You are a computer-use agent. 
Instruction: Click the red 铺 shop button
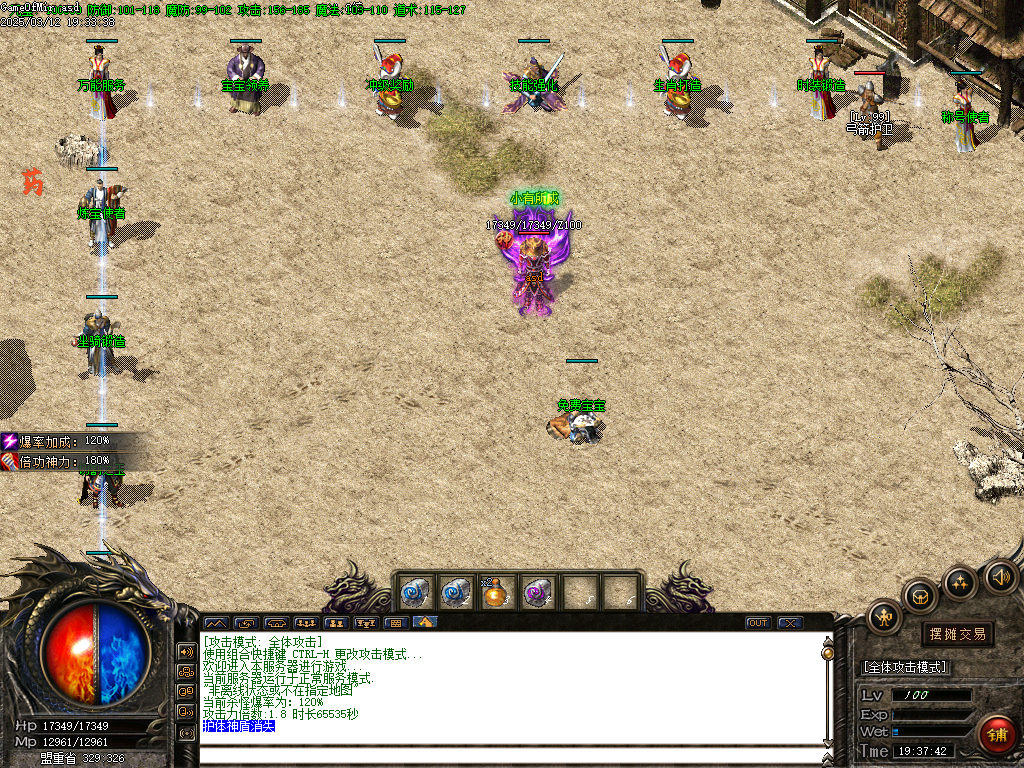(x=996, y=735)
